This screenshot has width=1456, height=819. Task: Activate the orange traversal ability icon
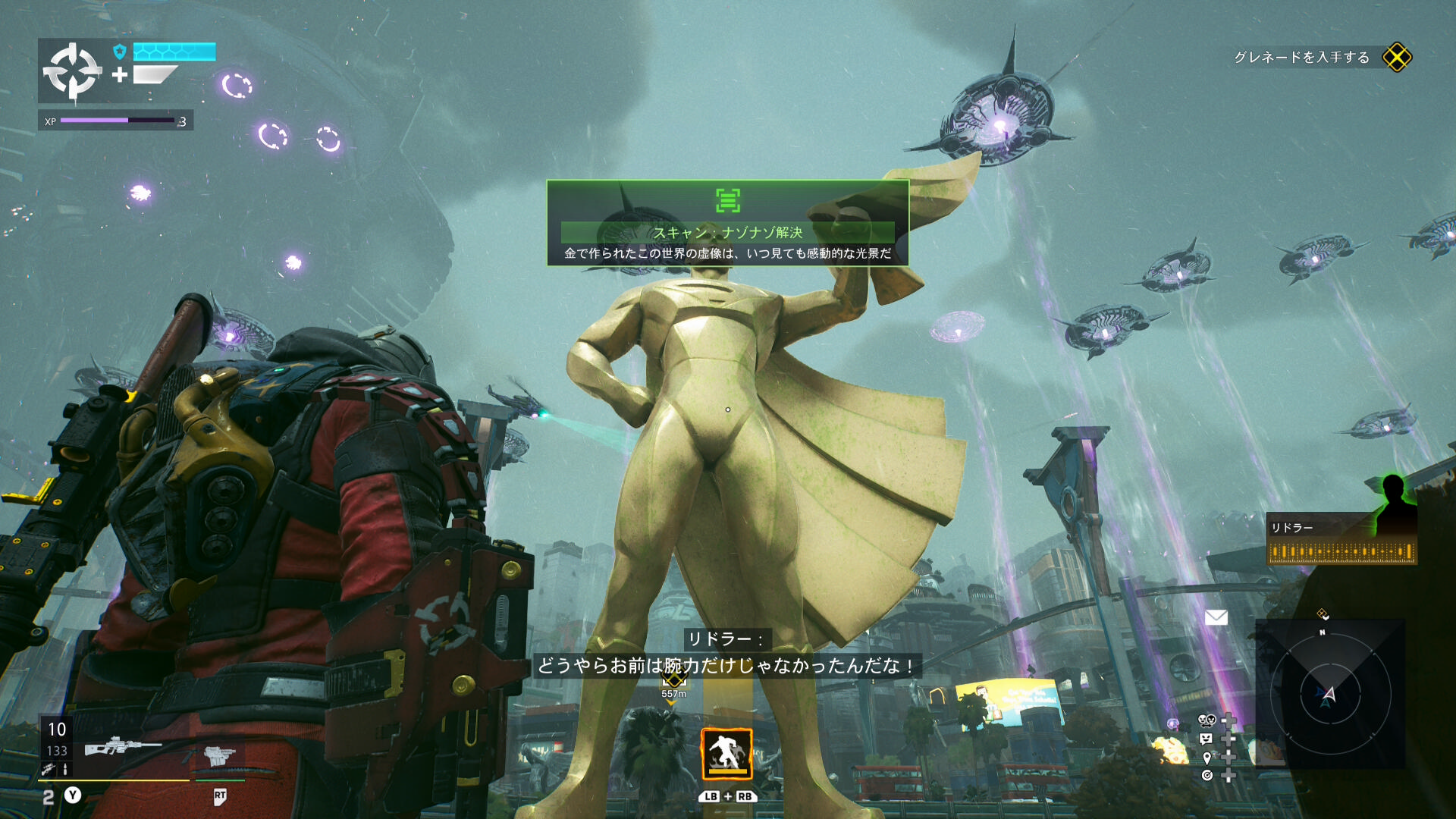click(726, 754)
